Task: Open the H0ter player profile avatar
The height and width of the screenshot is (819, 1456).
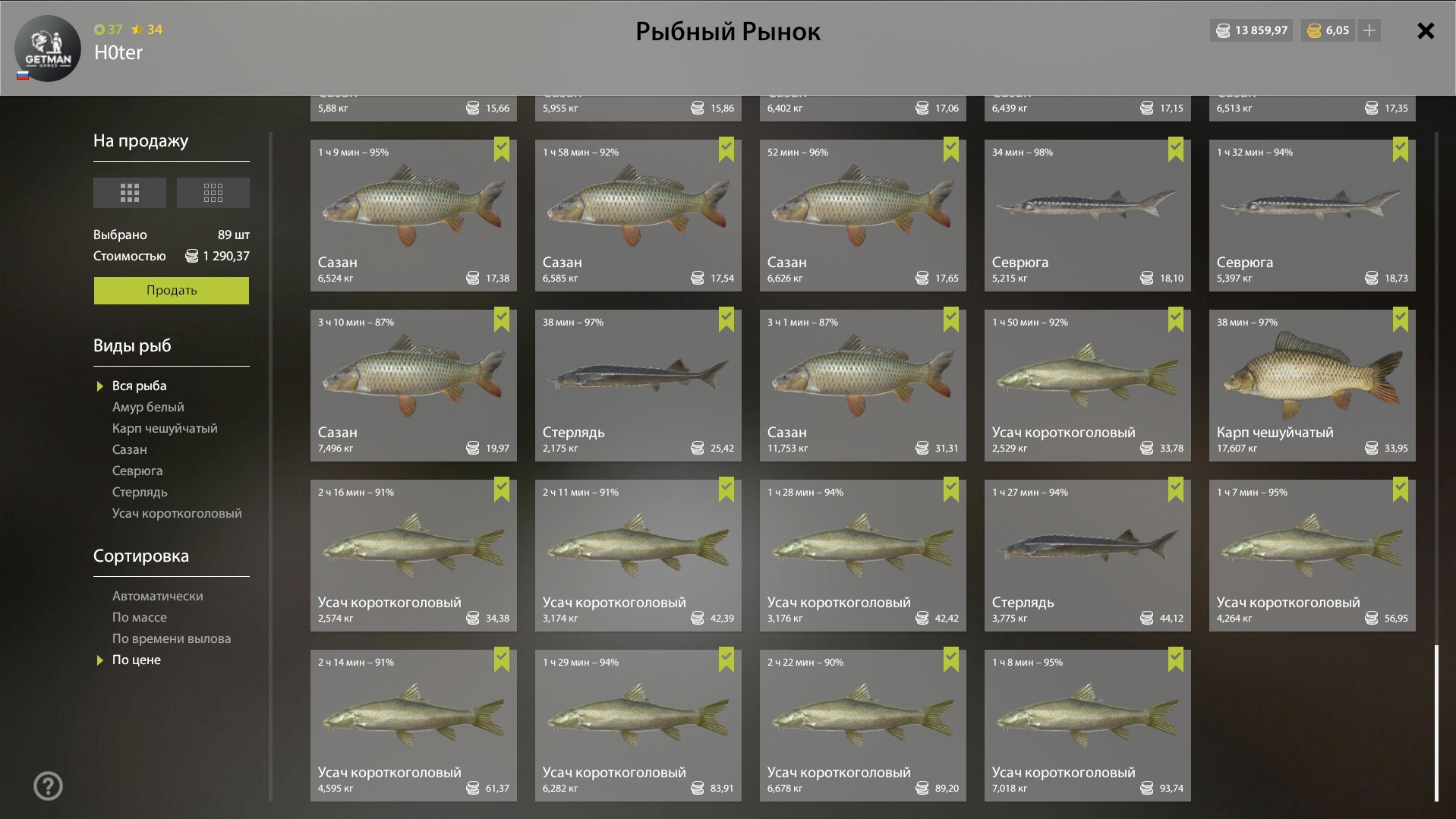Action: tap(48, 49)
